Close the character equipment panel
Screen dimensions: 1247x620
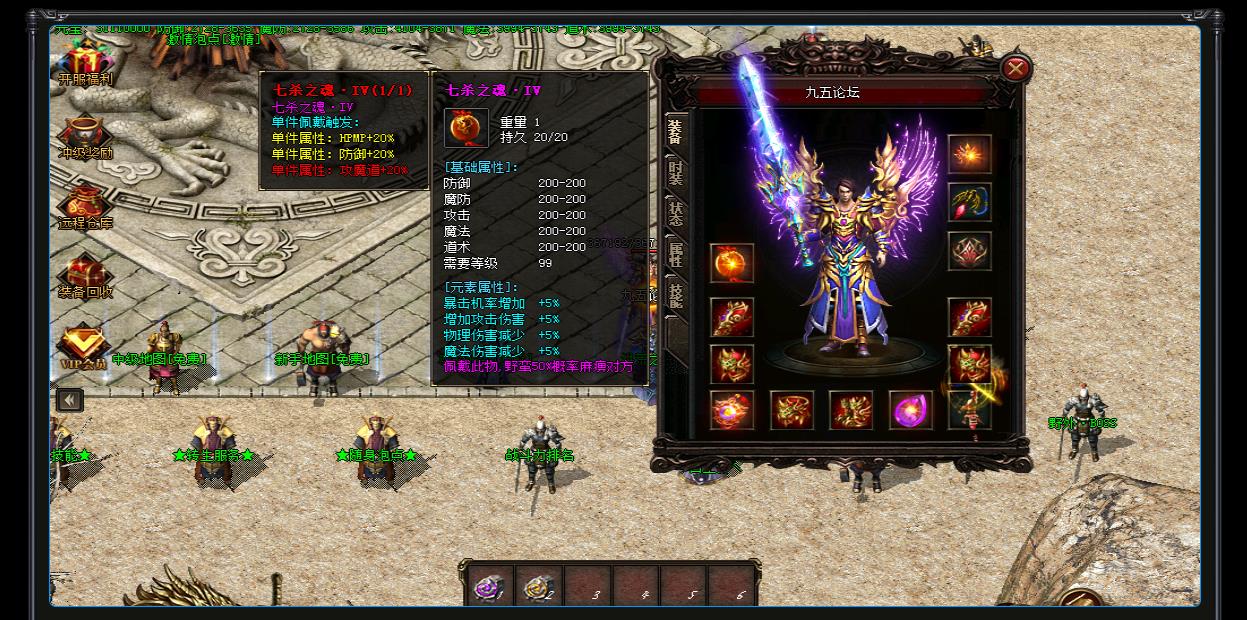[x=1015, y=68]
